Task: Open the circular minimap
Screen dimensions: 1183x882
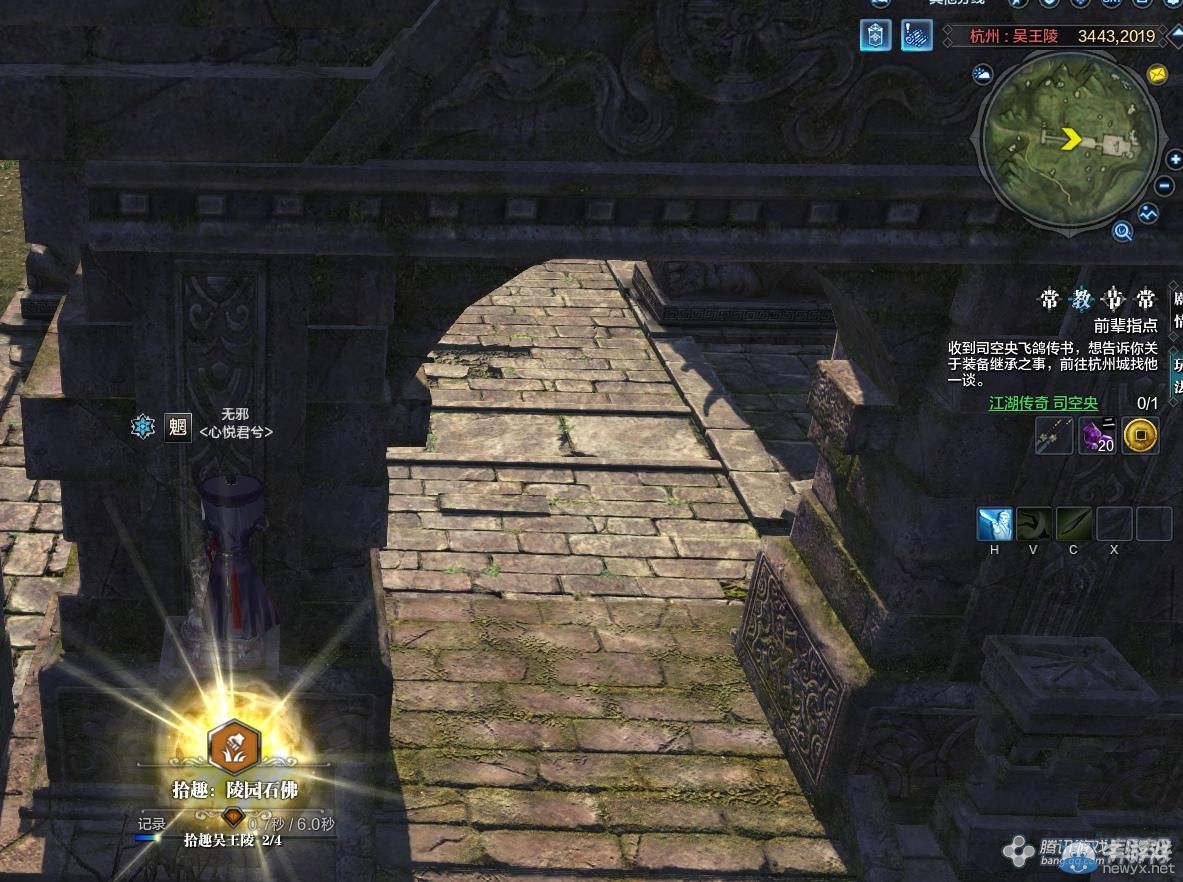Action: (1071, 141)
